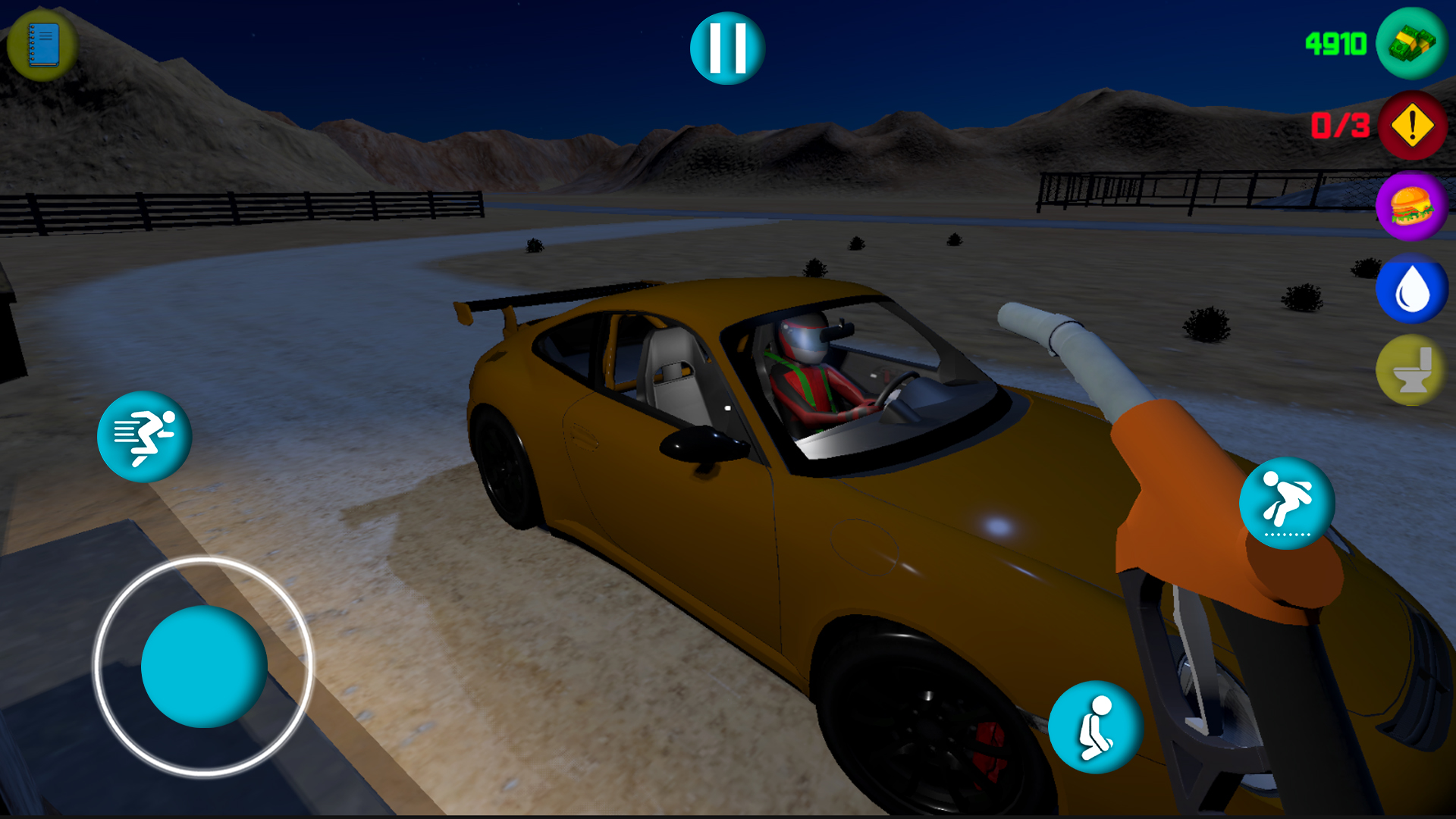
Task: Activate the sprint running-man icon
Action: pyautogui.click(x=144, y=436)
